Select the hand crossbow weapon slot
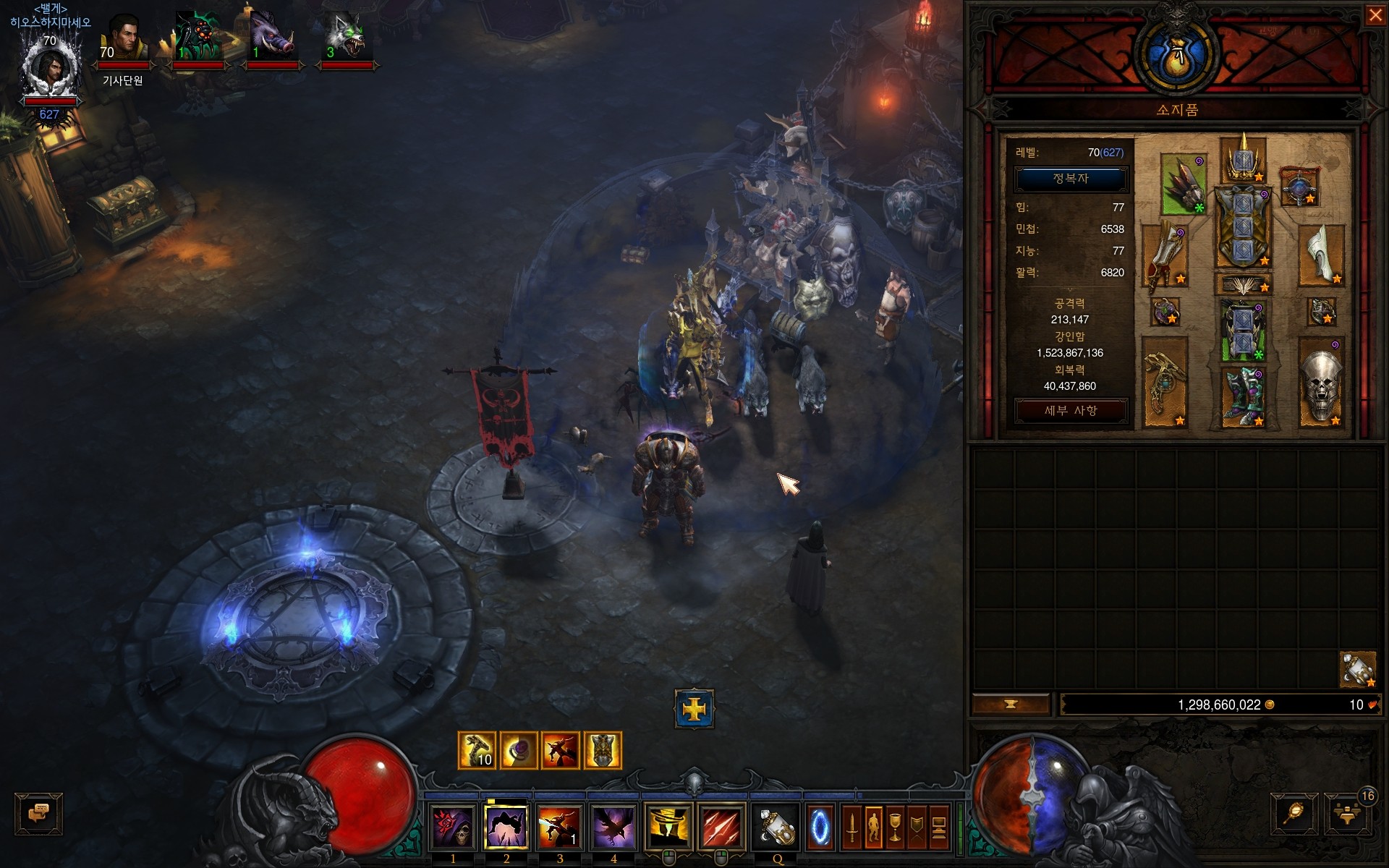 click(x=1165, y=381)
